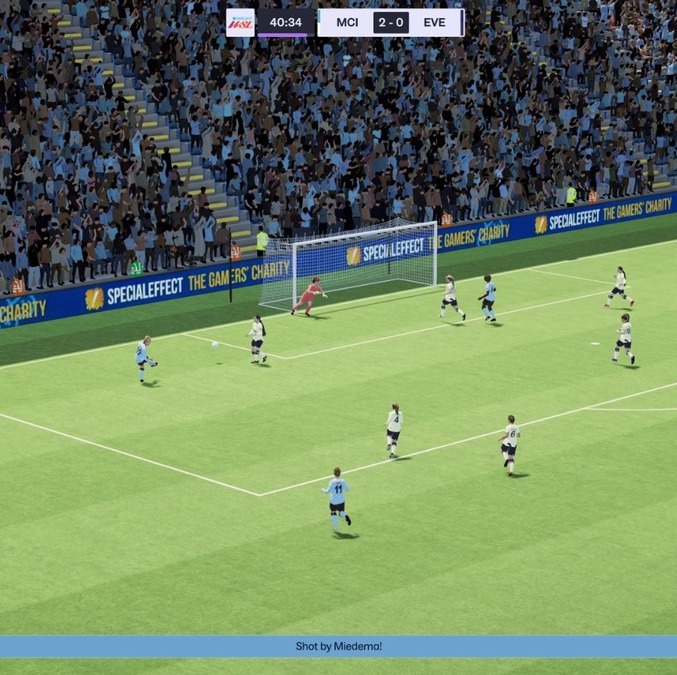Open the WSL competition logo
Screen dimensions: 677x675
click(x=241, y=22)
